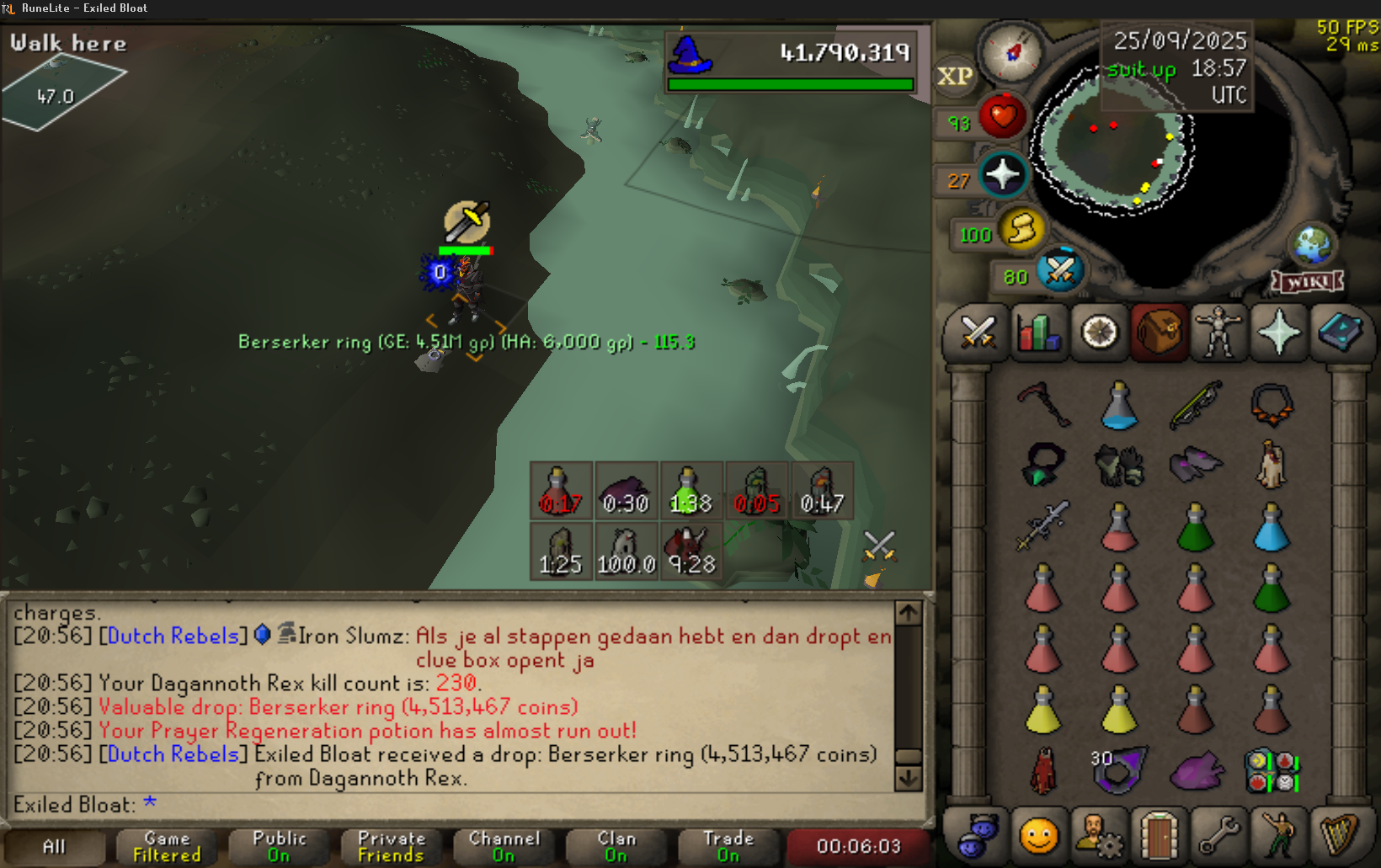Image resolution: width=1381 pixels, height=868 pixels.
Task: Toggle the Game Filtered chat tab
Action: [x=167, y=846]
